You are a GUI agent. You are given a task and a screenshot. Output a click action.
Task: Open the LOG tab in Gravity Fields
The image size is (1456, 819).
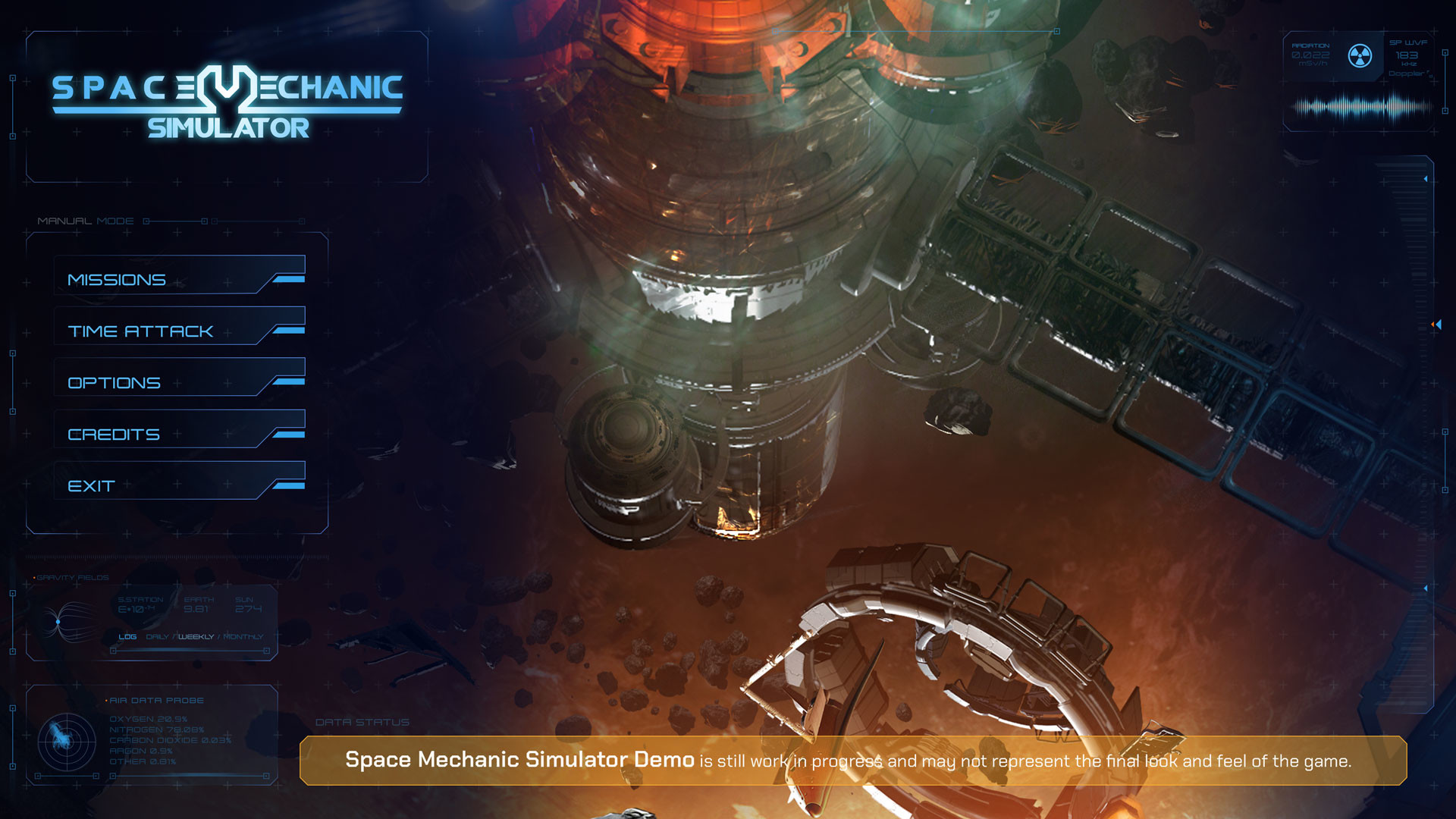(x=127, y=638)
